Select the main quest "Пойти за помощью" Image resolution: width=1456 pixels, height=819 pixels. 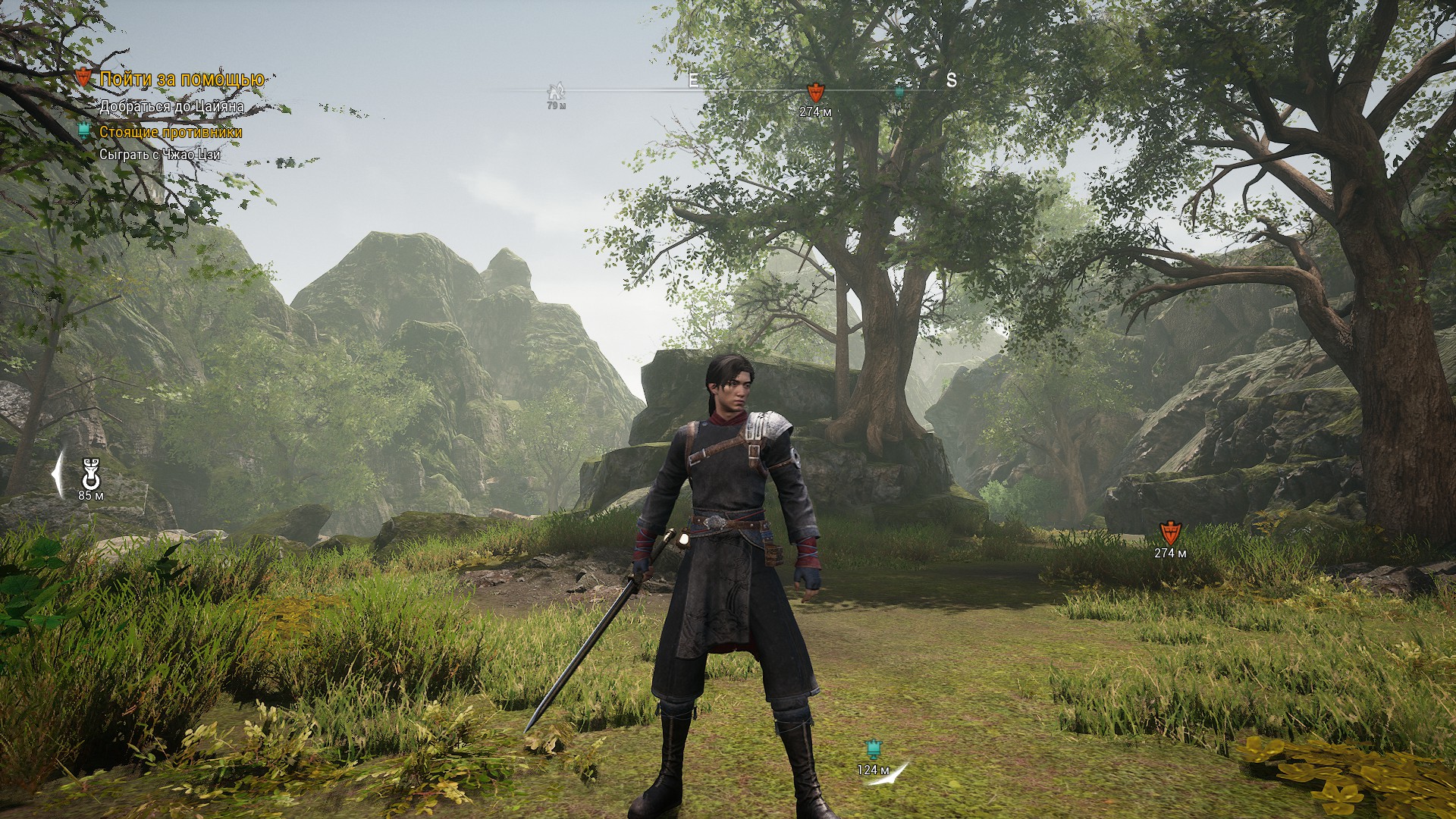182,79
